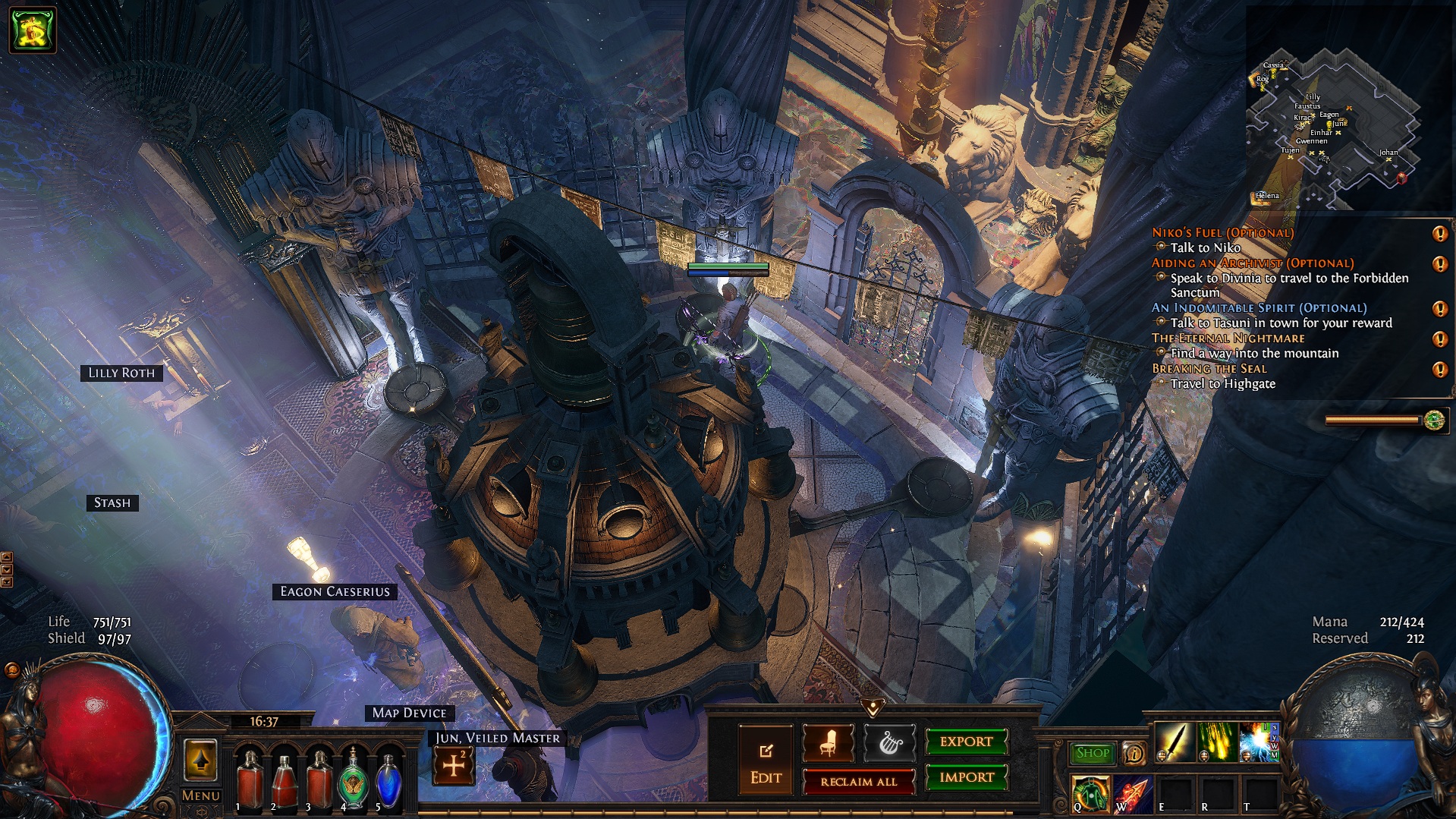
Task: Export the hideout layout
Action: click(x=966, y=742)
